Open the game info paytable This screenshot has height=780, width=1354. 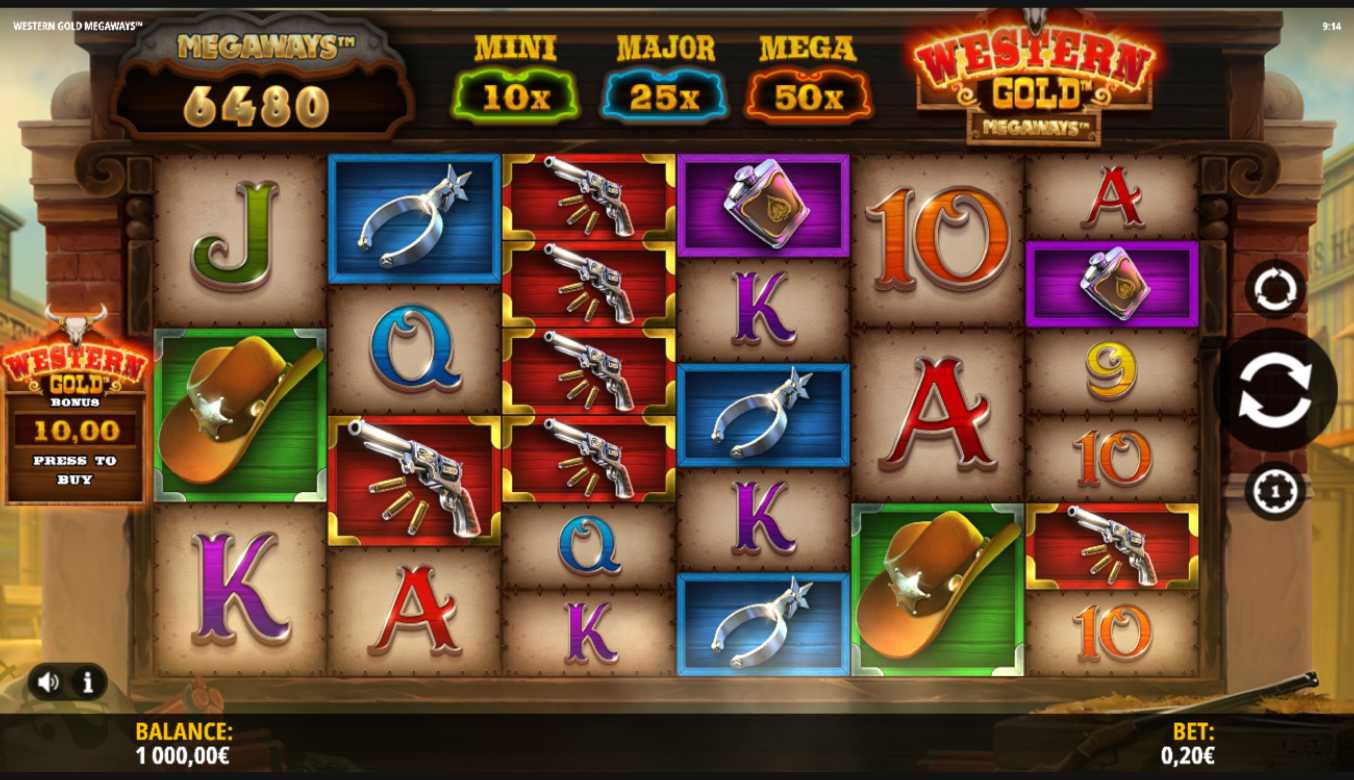pyautogui.click(x=88, y=682)
